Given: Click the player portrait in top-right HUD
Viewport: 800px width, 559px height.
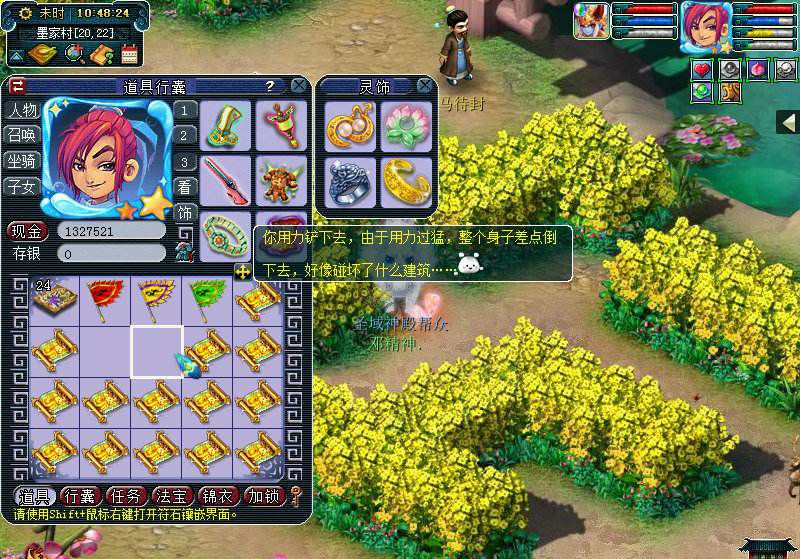Looking at the screenshot, I should click(705, 28).
